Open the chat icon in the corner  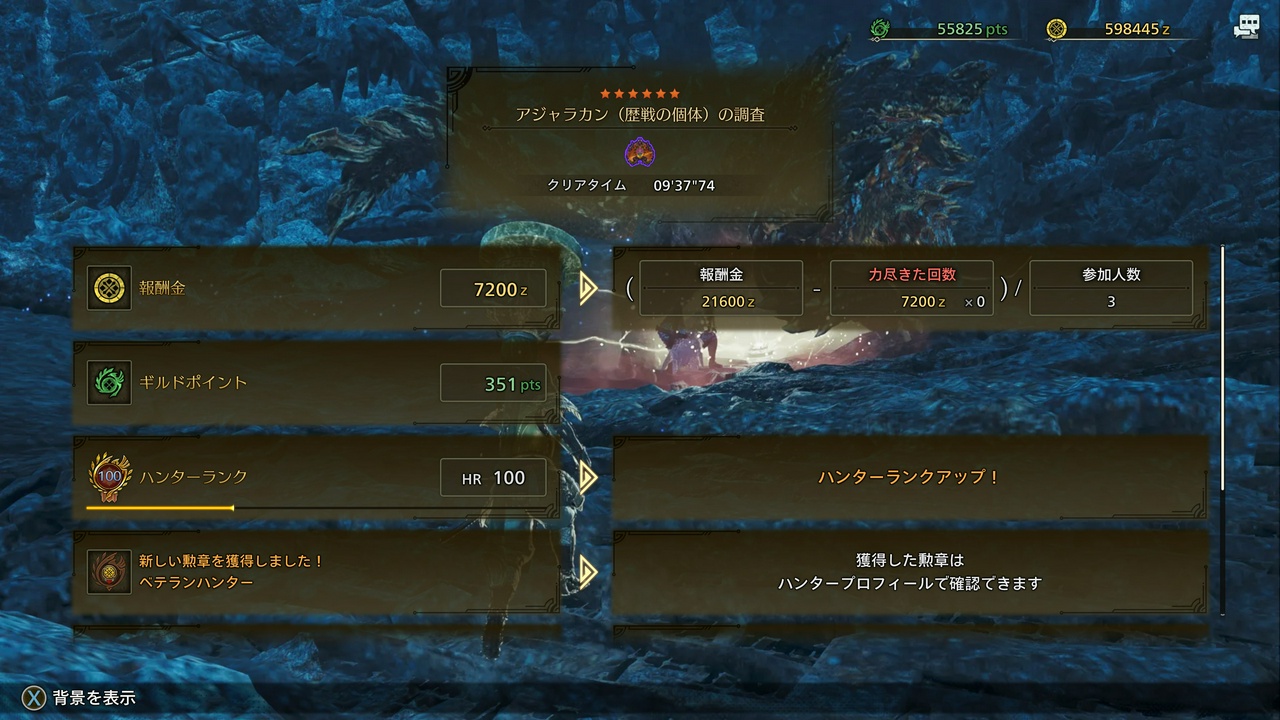(x=1246, y=28)
